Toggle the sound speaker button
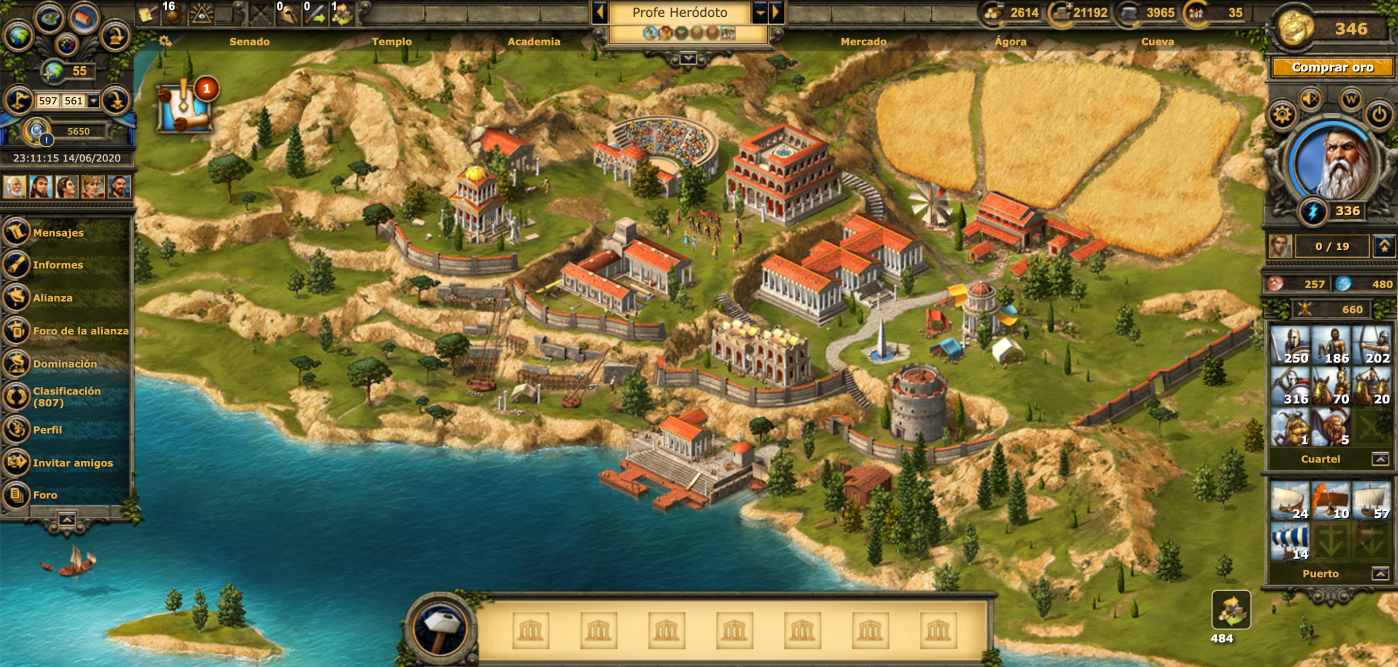1398x667 pixels. (1310, 99)
